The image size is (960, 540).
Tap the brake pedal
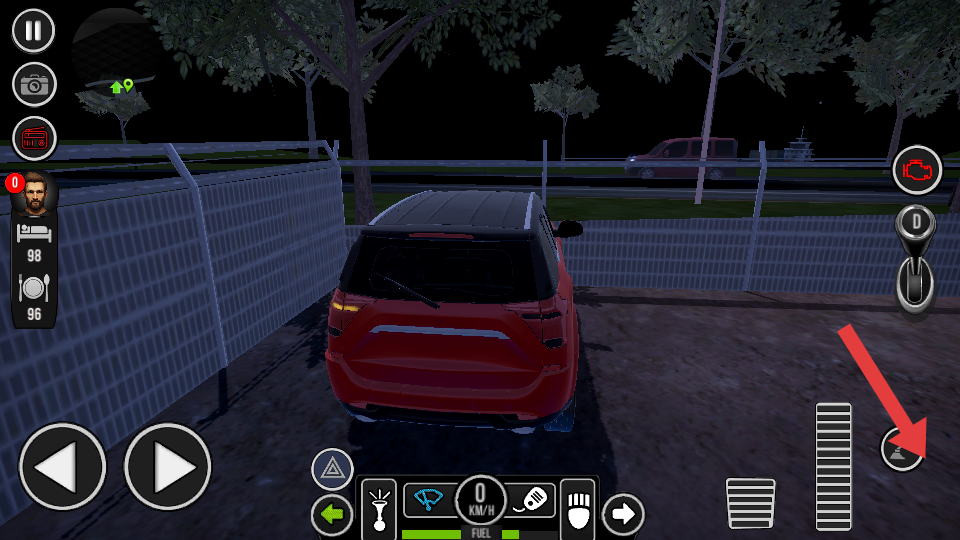pos(750,503)
